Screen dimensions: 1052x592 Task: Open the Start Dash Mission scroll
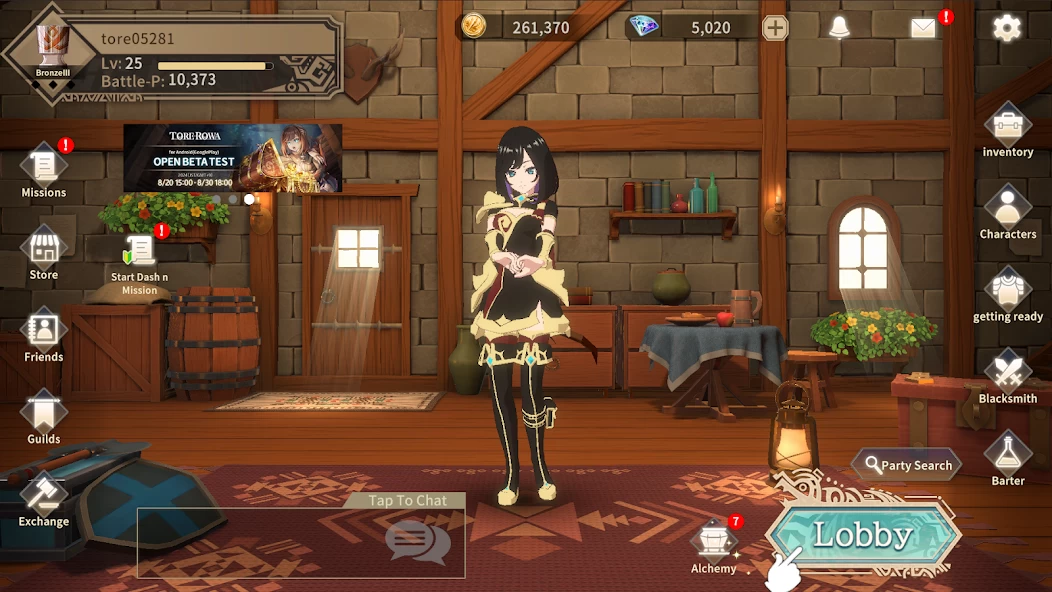click(140, 256)
